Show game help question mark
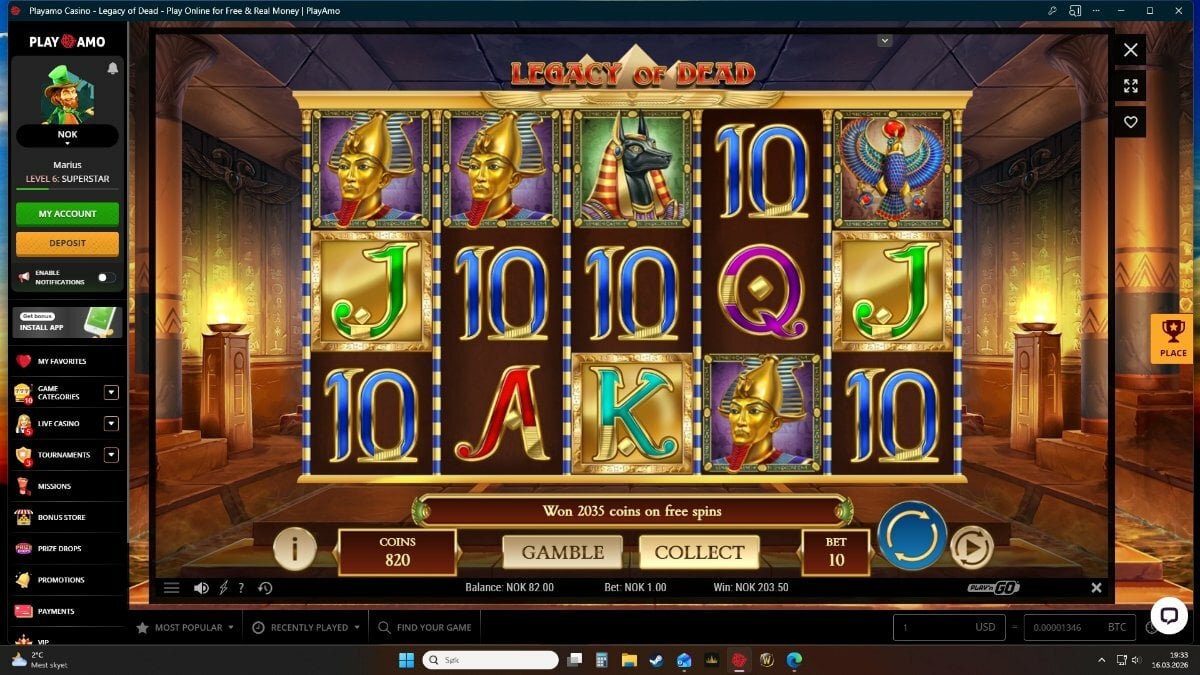Screen dimensions: 1200x675 tap(241, 588)
